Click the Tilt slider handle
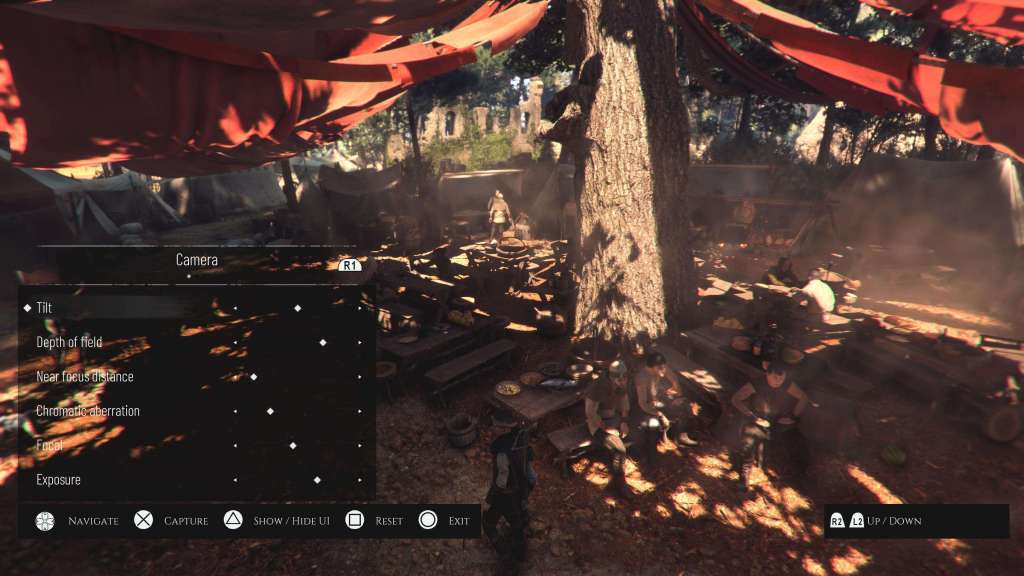The image size is (1024, 576). tap(297, 308)
